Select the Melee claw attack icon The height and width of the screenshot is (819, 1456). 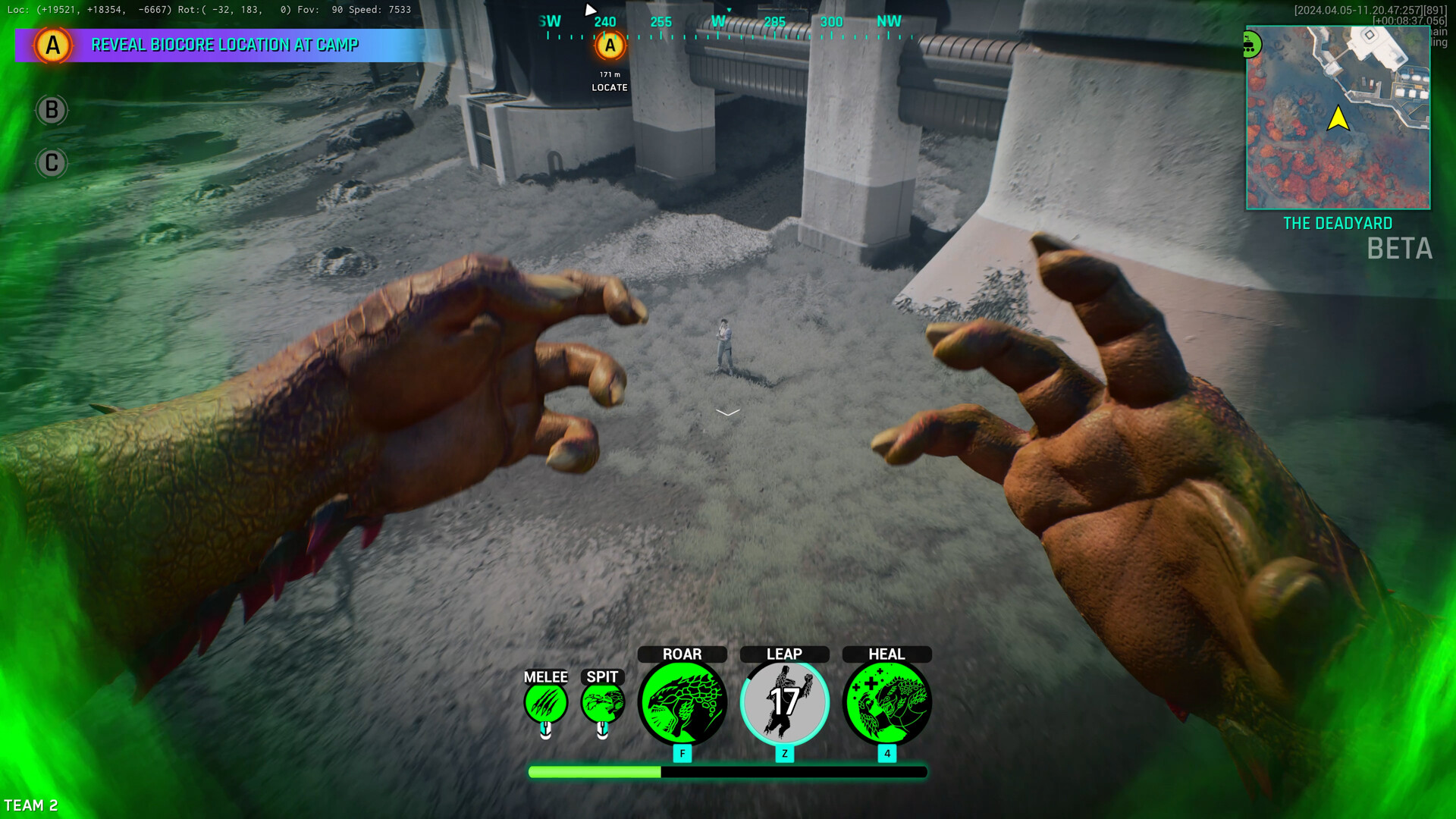coord(546,703)
